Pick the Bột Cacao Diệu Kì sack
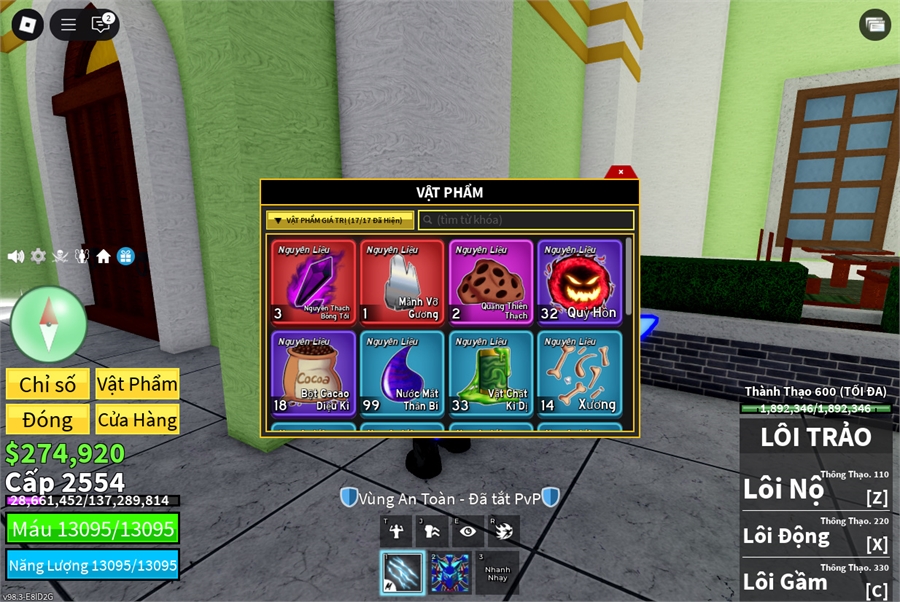 [313, 373]
